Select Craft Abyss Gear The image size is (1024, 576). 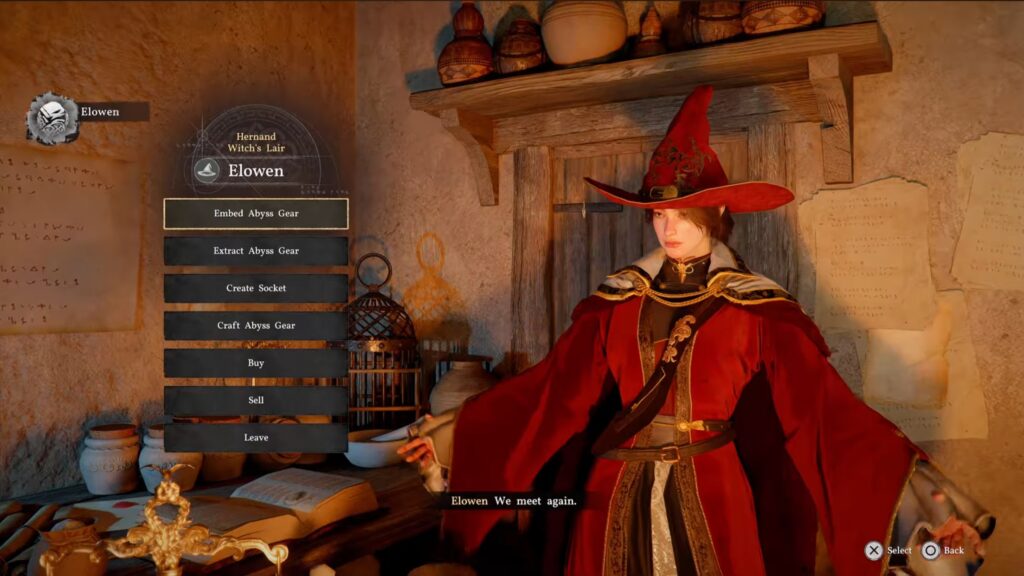pyautogui.click(x=256, y=325)
